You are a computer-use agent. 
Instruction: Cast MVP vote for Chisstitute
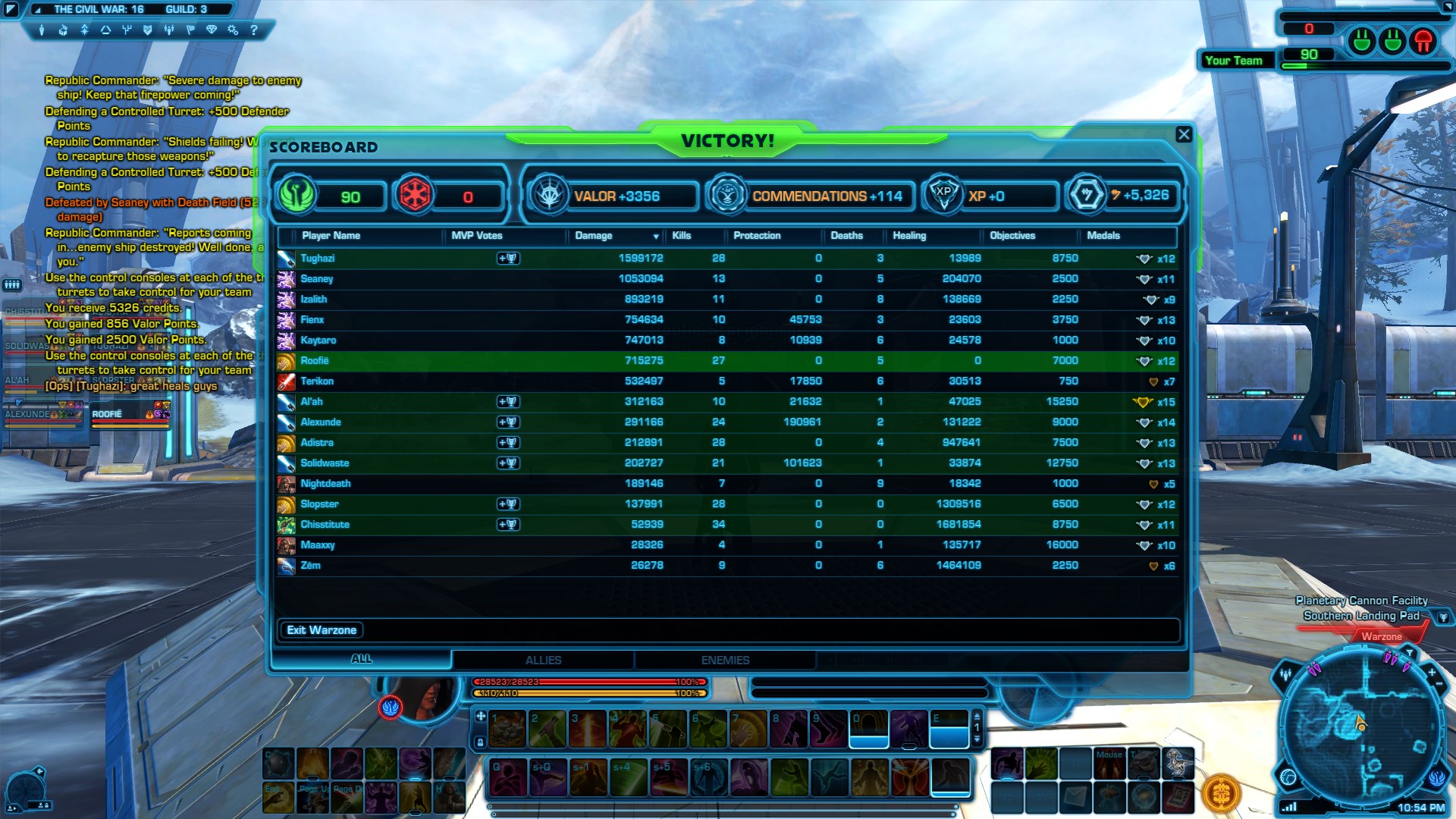[x=510, y=524]
